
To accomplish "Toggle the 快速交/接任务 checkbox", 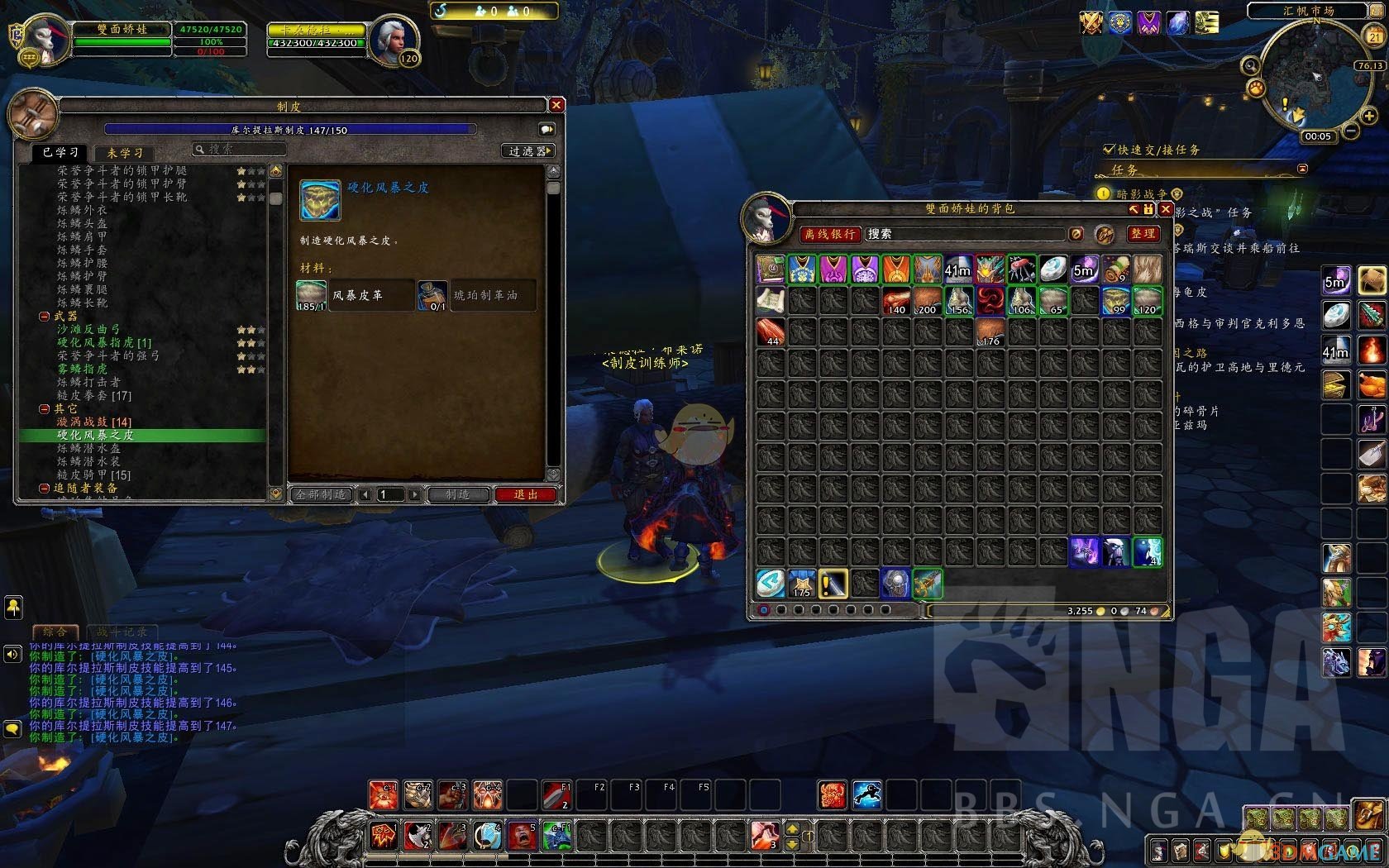I will (x=1110, y=150).
